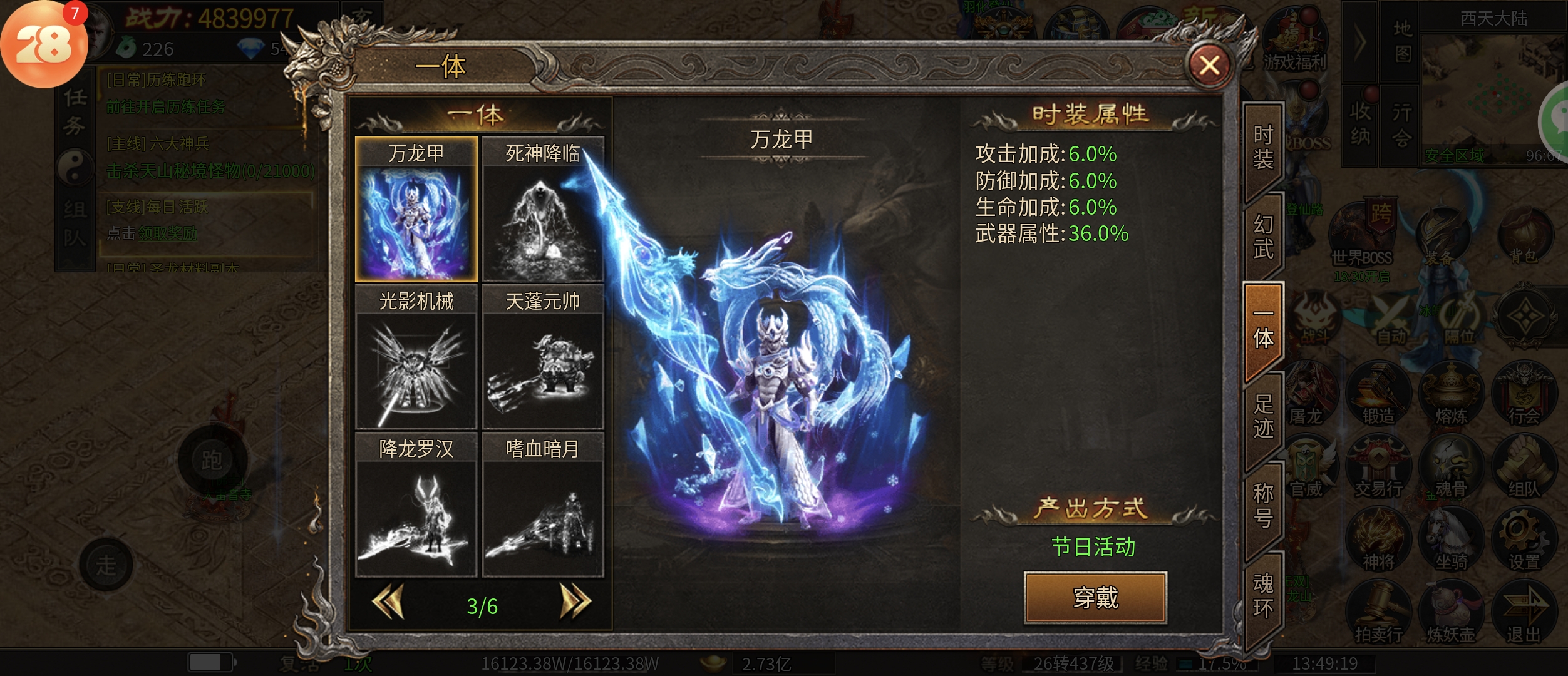Screen dimensions: 1568x676
Task: Switch to the 足迹 tab
Action: 1263,416
